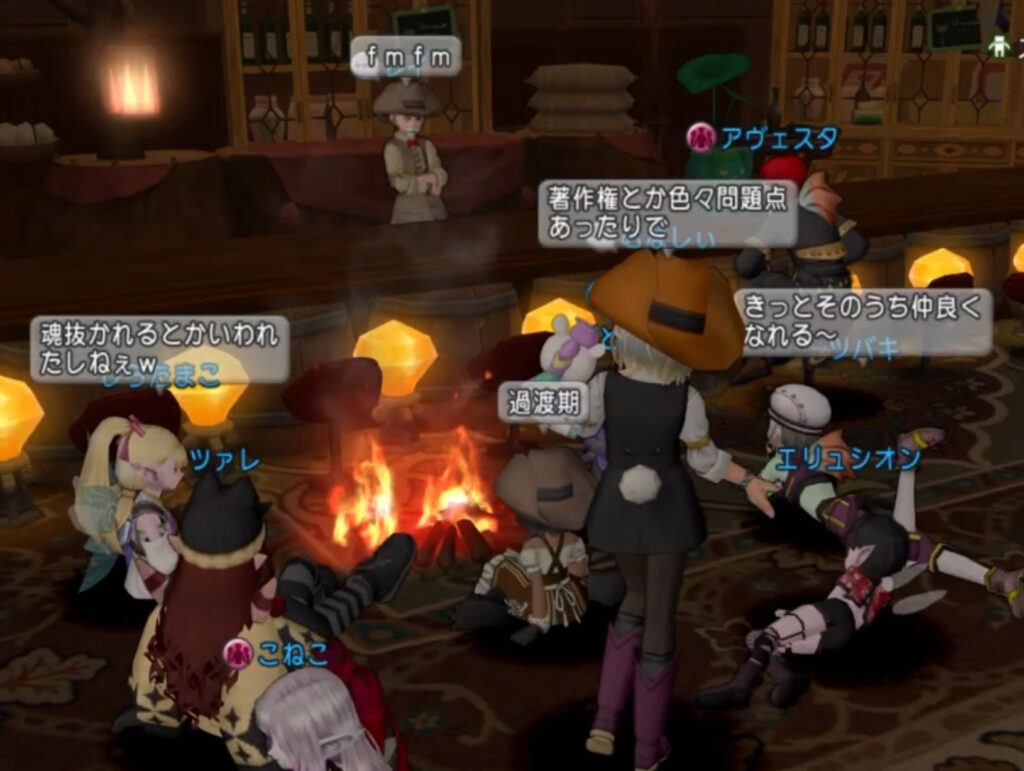Select the エリュシオン player name tag
This screenshot has height=771, width=1024.
[848, 459]
